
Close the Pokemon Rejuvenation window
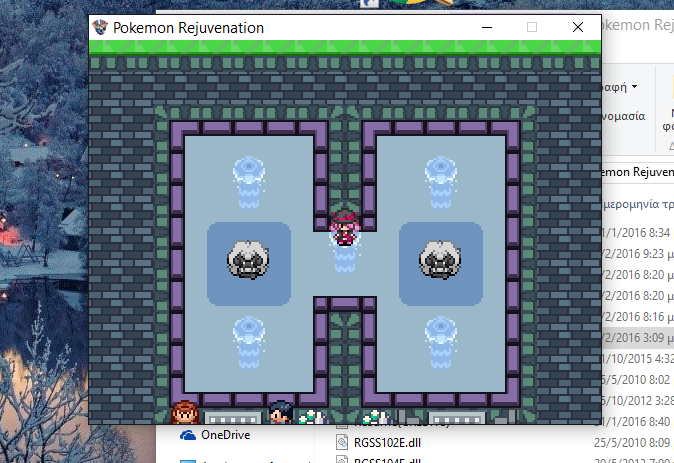click(x=577, y=28)
